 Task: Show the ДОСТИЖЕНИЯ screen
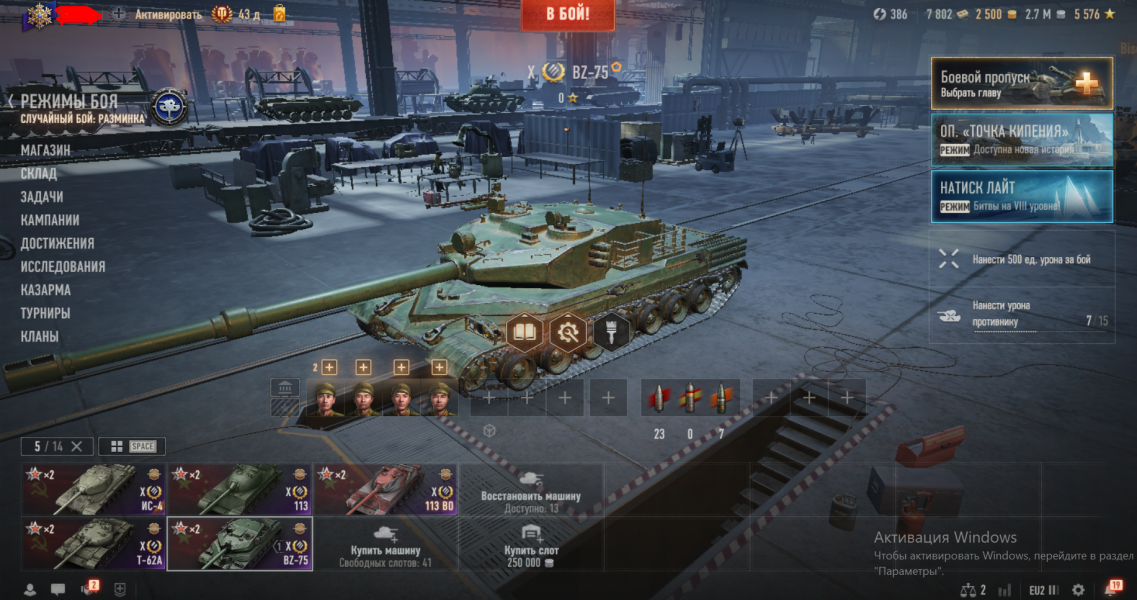57,243
